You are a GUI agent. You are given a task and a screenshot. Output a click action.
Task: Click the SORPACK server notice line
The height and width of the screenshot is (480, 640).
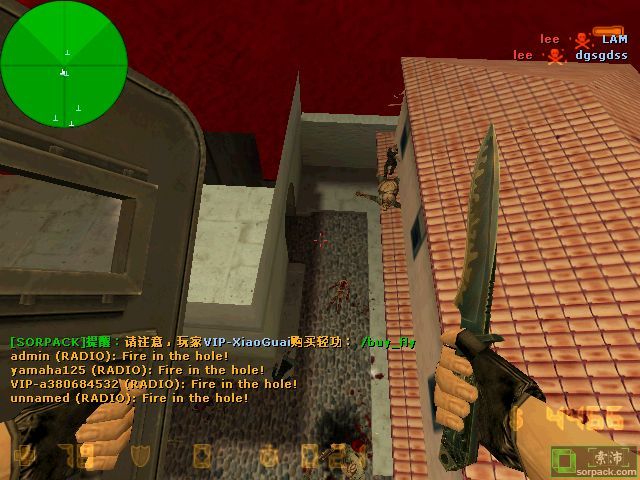pos(212,342)
